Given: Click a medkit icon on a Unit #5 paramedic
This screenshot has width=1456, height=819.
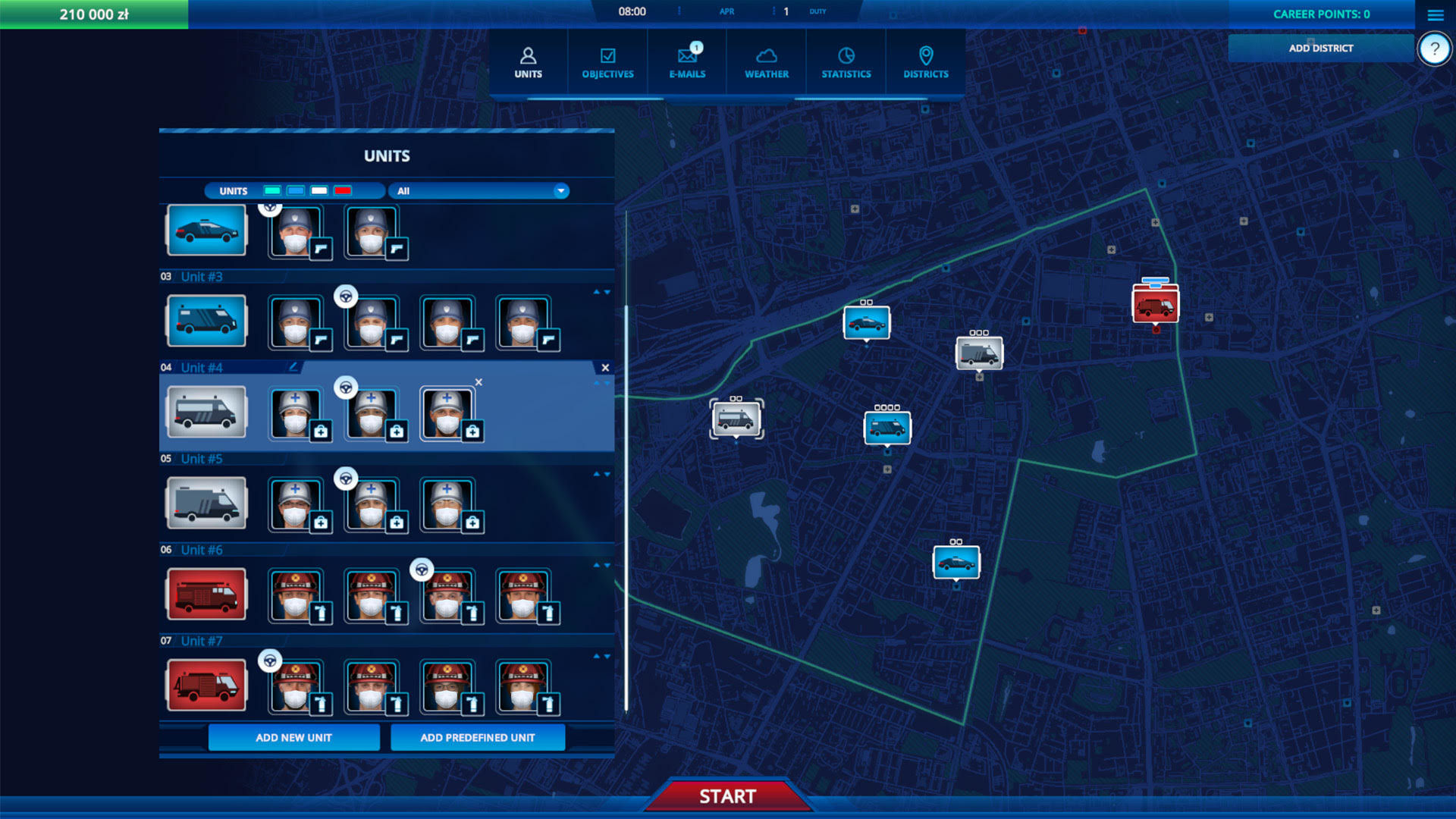Looking at the screenshot, I should click(322, 521).
